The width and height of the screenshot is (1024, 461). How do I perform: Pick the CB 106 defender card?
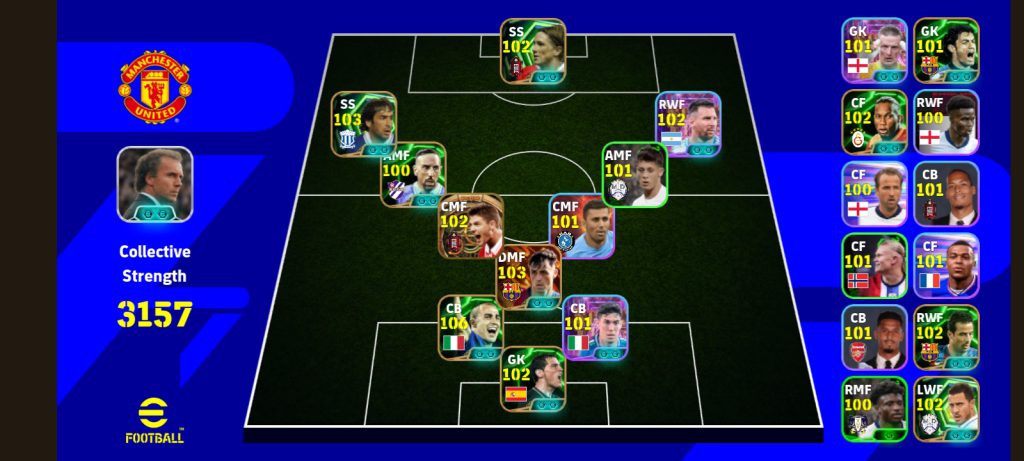click(471, 327)
